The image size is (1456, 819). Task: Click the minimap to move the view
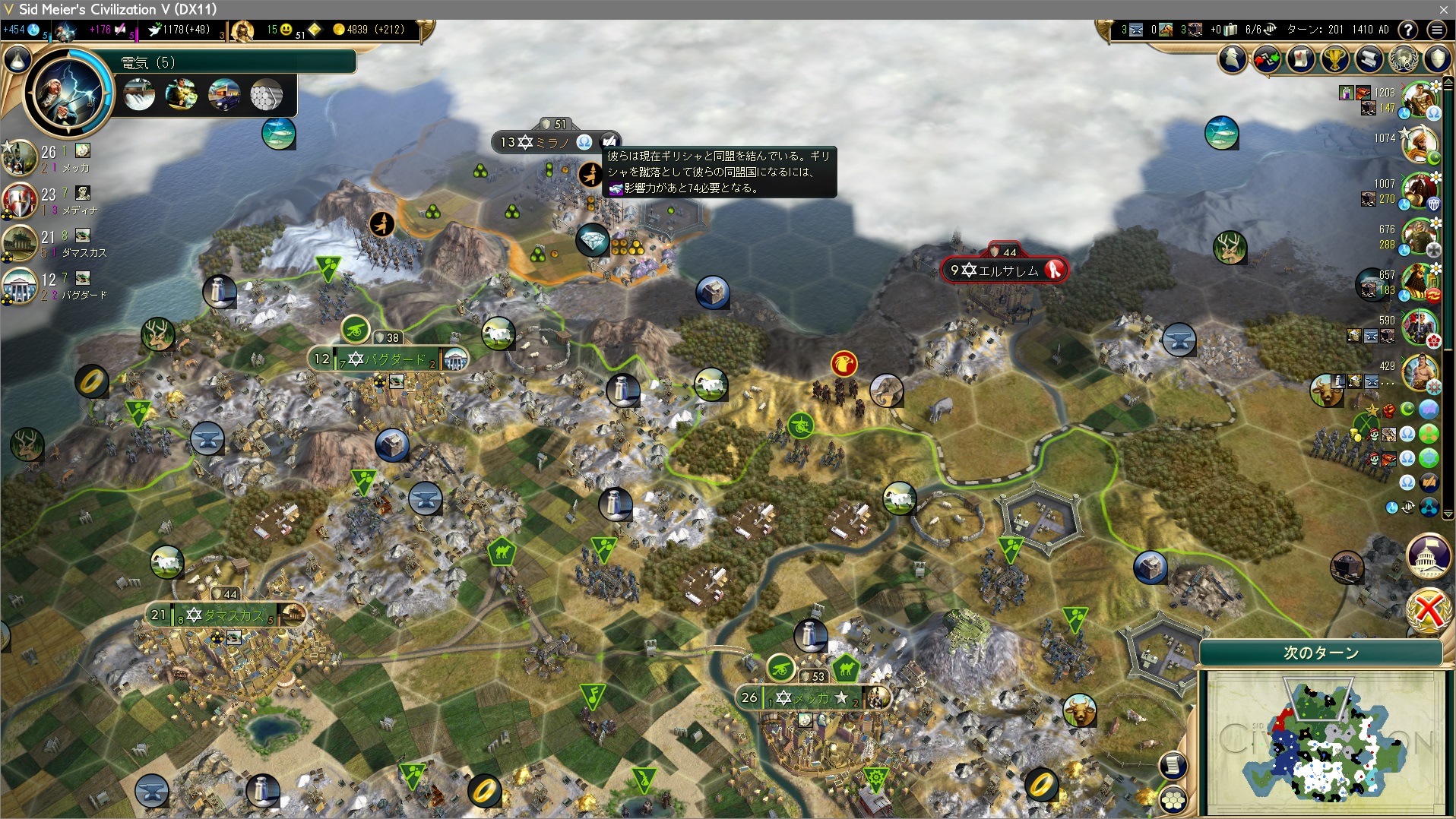coord(1326,741)
